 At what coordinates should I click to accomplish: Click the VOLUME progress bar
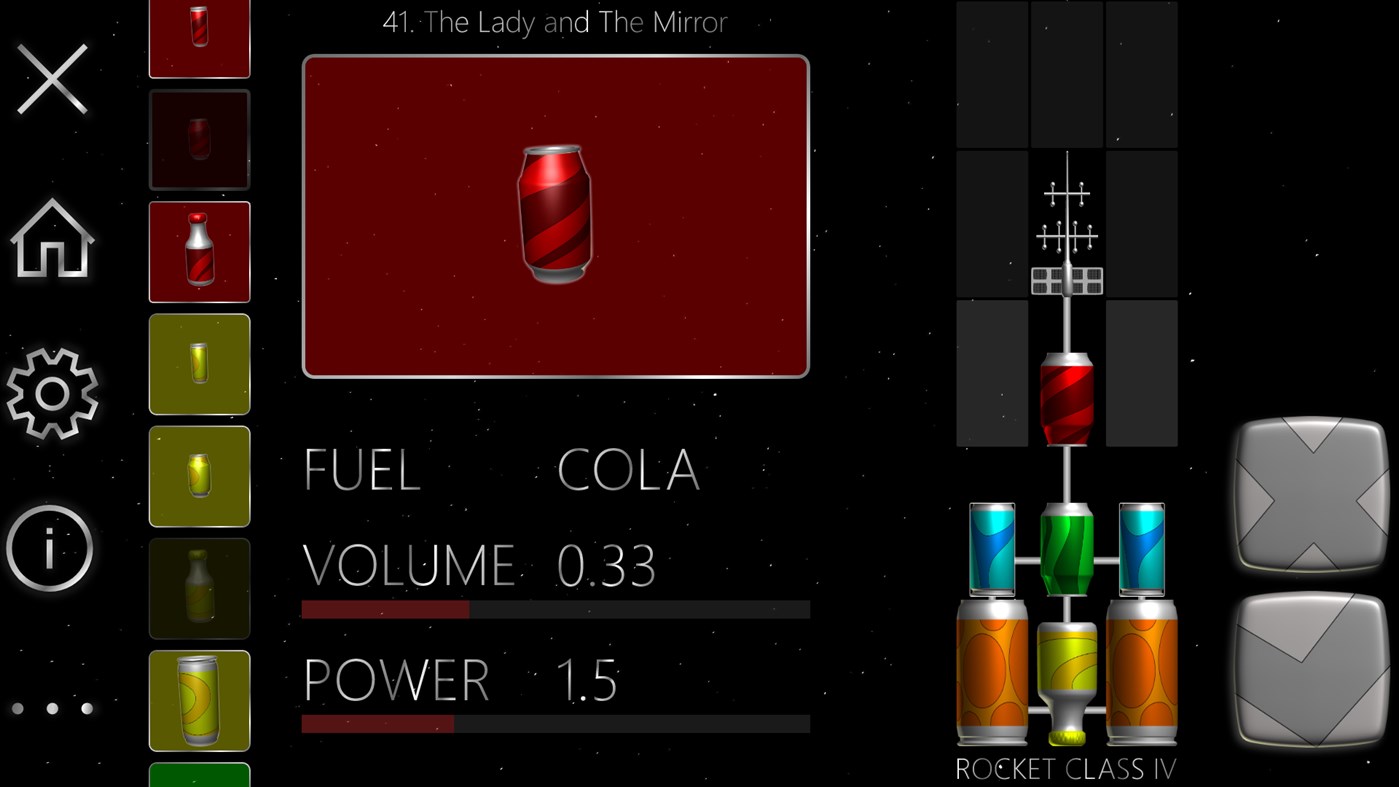pyautogui.click(x=555, y=607)
